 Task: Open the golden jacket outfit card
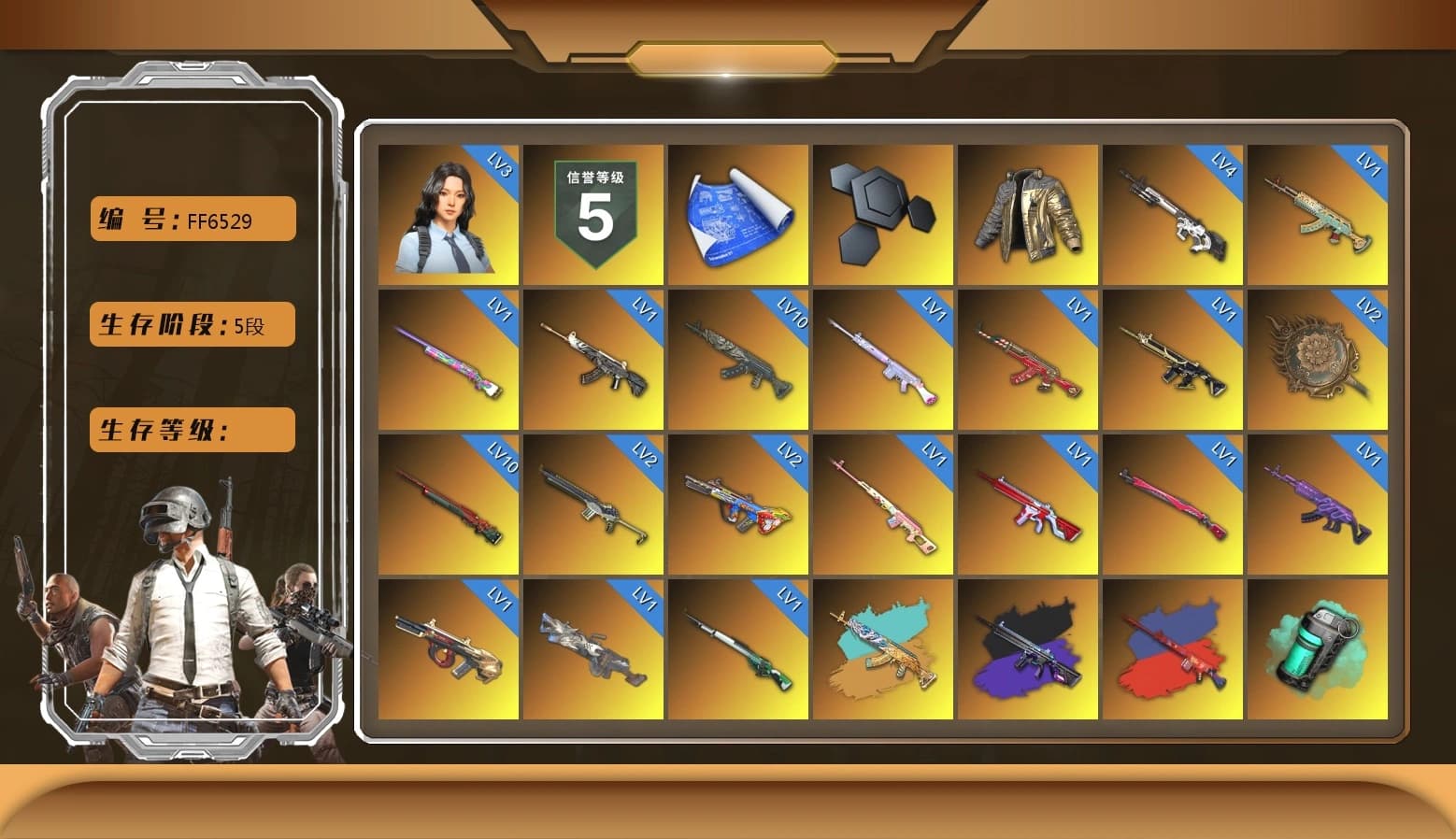[1028, 213]
